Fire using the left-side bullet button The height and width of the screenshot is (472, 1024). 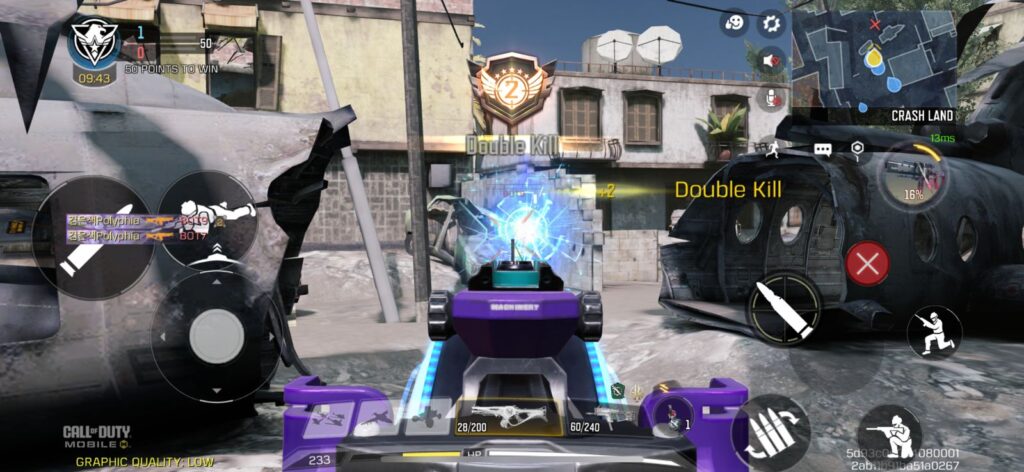[x=92, y=236]
